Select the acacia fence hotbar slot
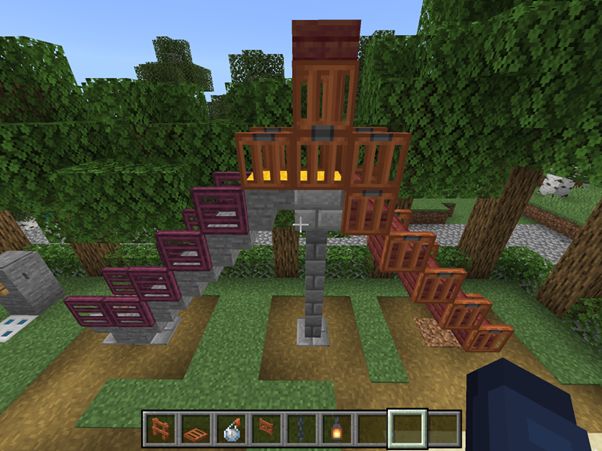The image size is (602, 451). 160,428
